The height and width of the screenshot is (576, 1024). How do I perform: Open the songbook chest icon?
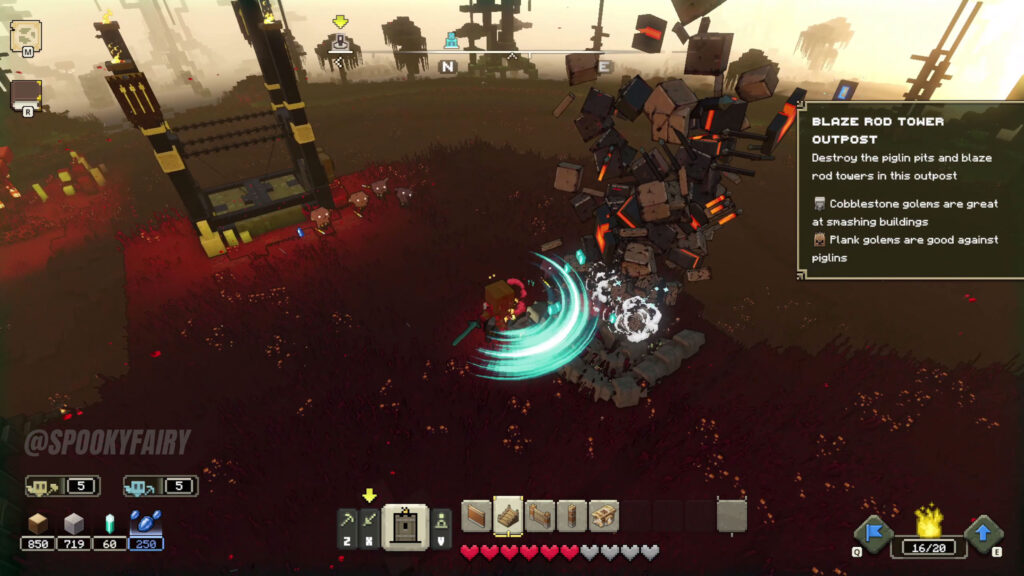coord(25,95)
